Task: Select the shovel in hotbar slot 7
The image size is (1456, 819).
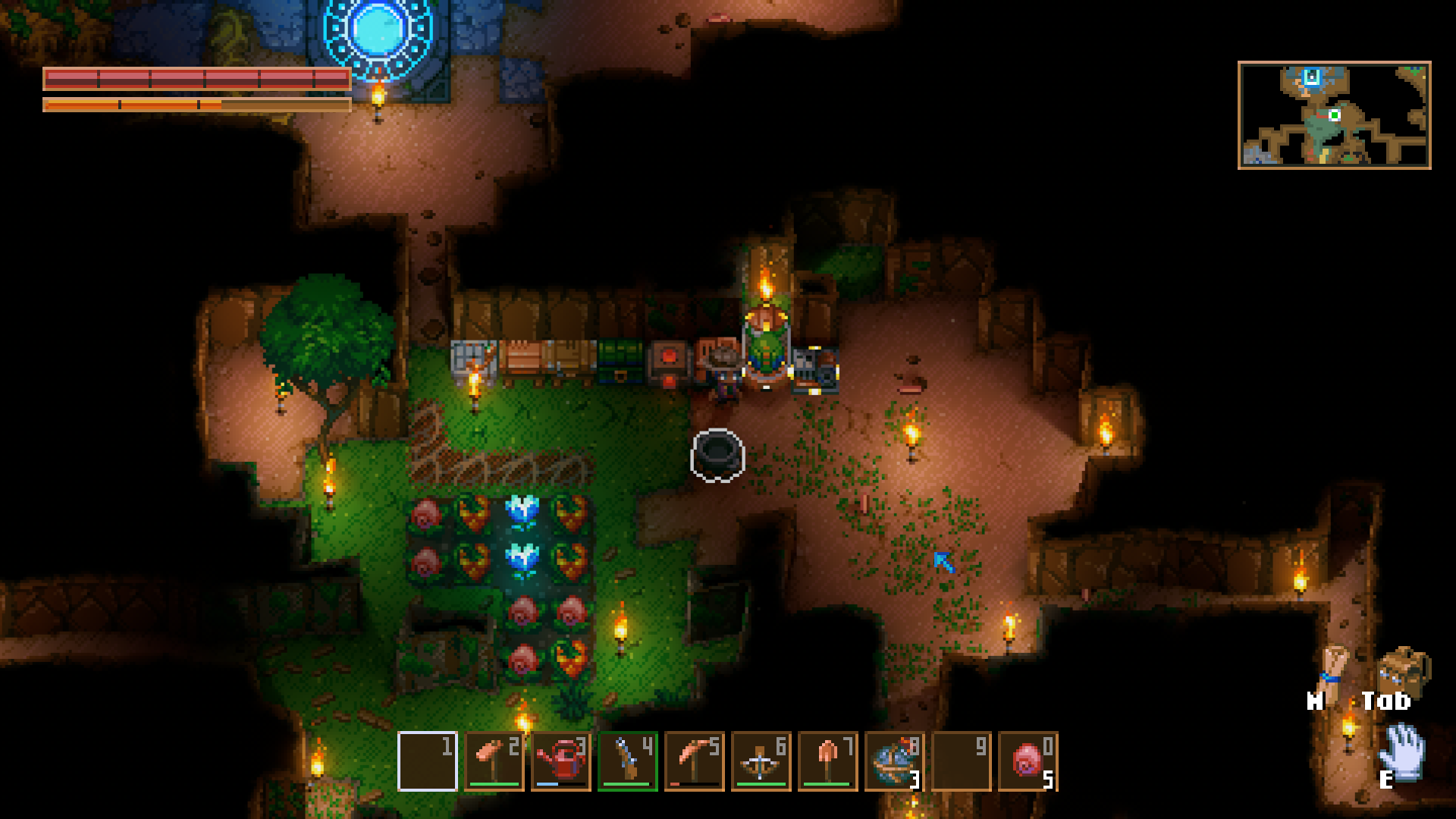Action: click(828, 762)
